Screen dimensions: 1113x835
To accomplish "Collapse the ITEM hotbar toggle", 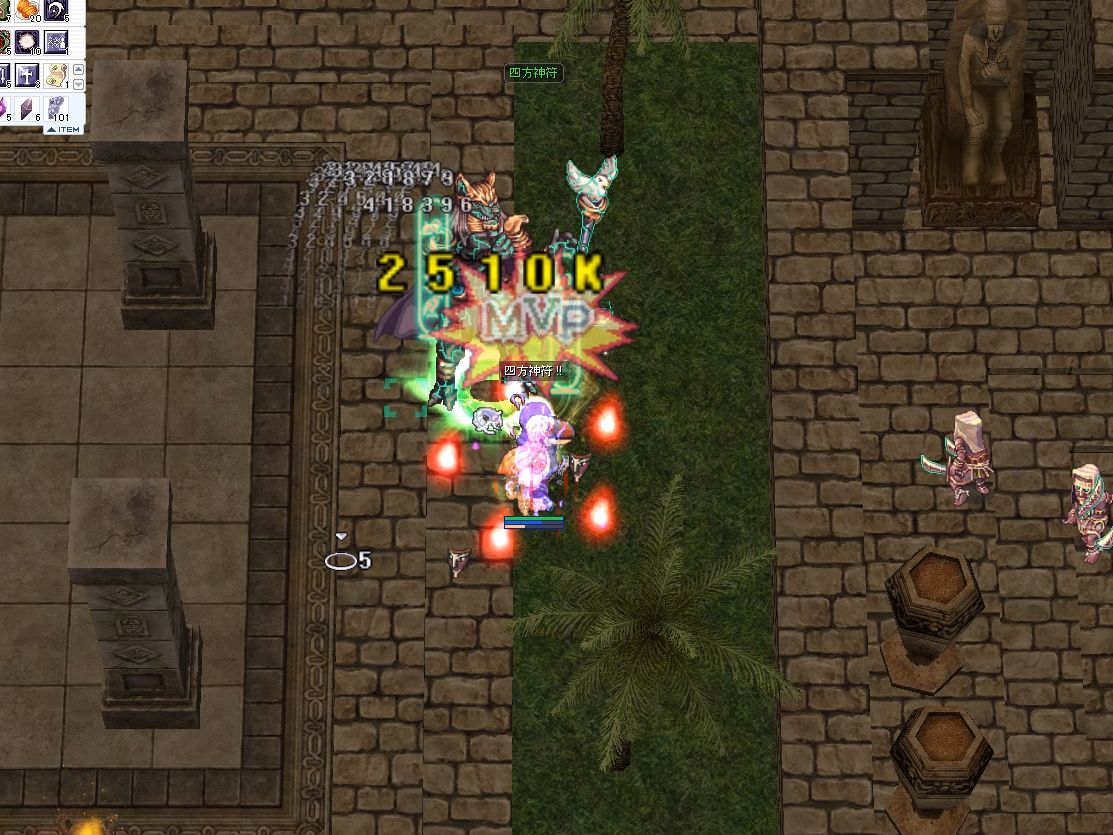I will tap(62, 129).
